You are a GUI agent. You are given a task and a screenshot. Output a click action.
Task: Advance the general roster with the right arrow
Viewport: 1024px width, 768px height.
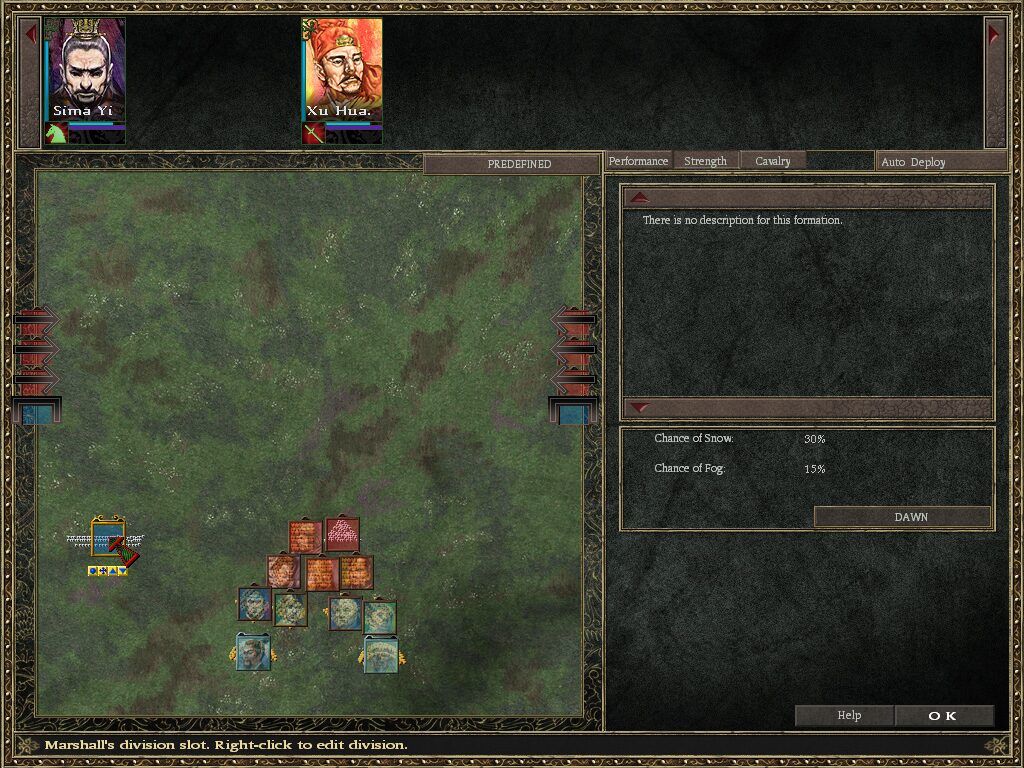coord(994,34)
